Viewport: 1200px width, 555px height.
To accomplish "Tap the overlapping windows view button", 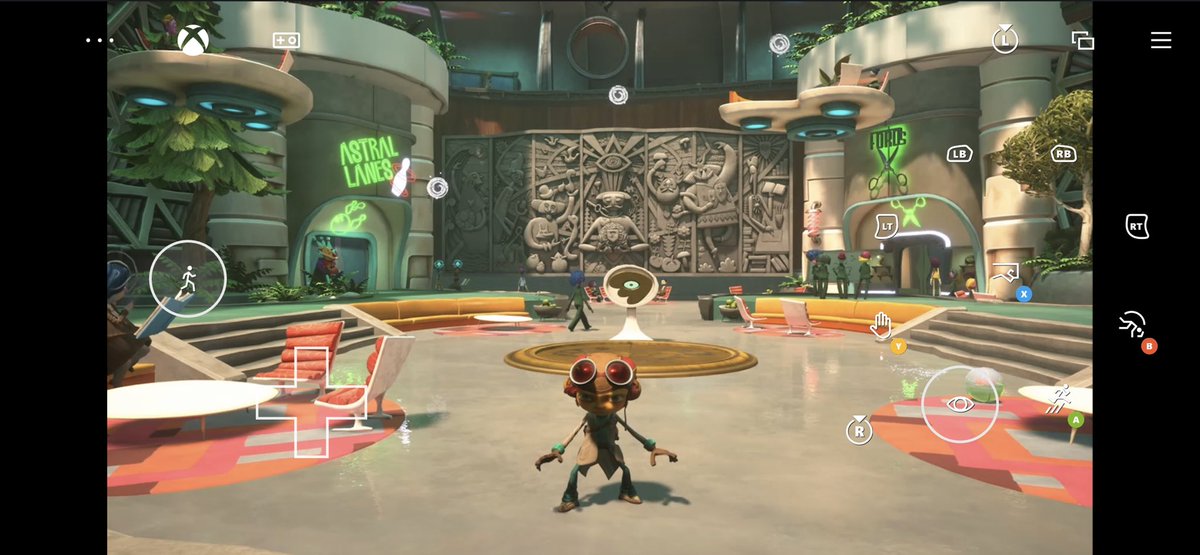I will coord(1082,41).
